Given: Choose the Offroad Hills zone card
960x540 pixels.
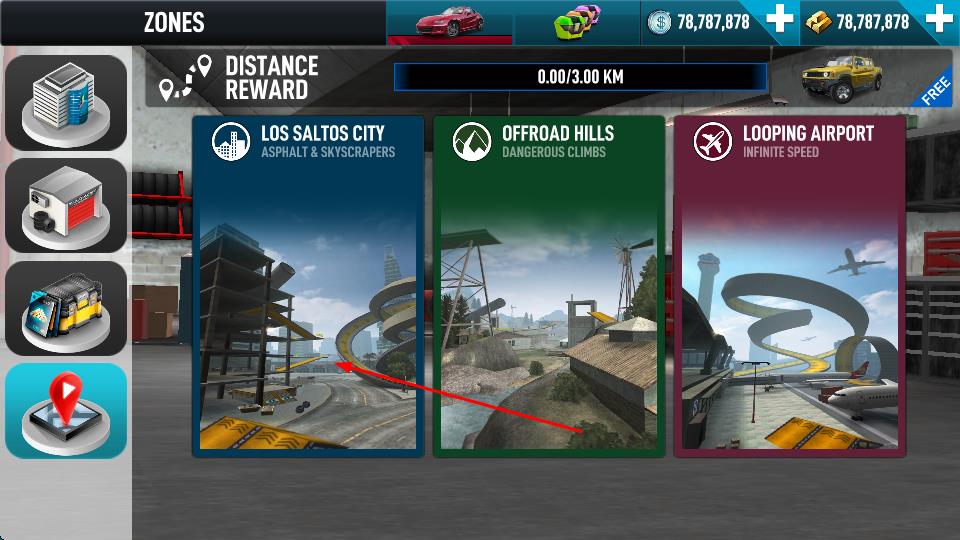Looking at the screenshot, I should (x=548, y=285).
